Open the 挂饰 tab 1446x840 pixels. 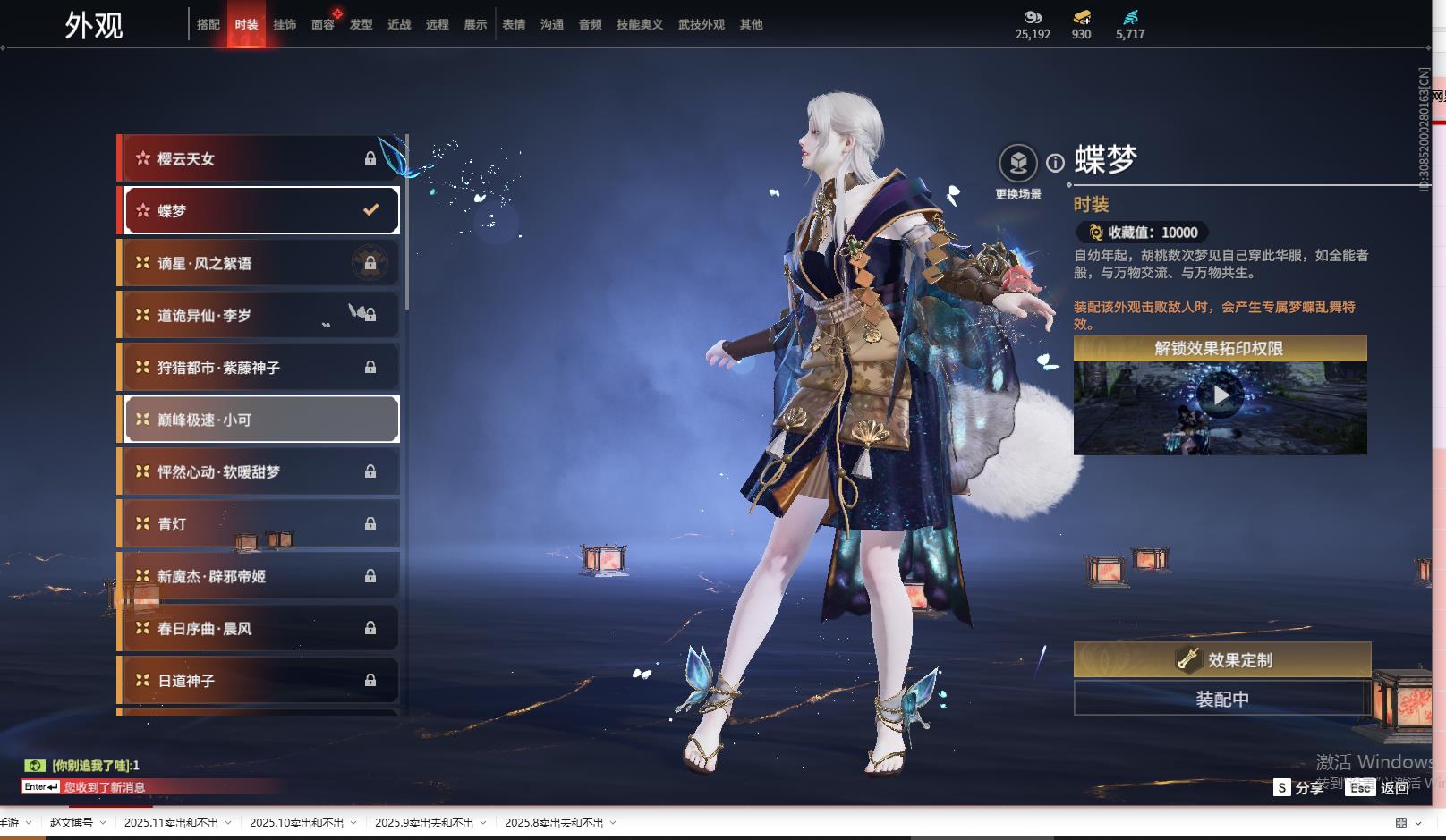point(285,25)
